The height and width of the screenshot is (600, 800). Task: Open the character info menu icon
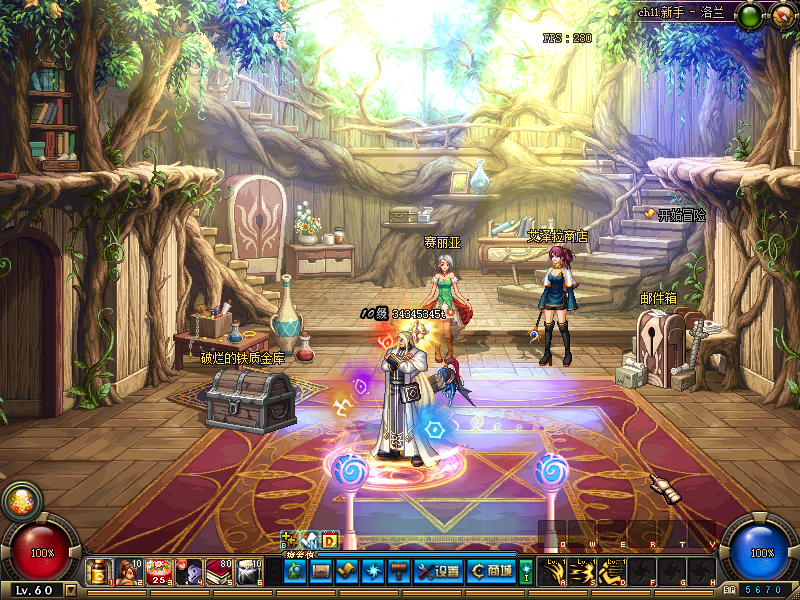pyautogui.click(x=296, y=571)
